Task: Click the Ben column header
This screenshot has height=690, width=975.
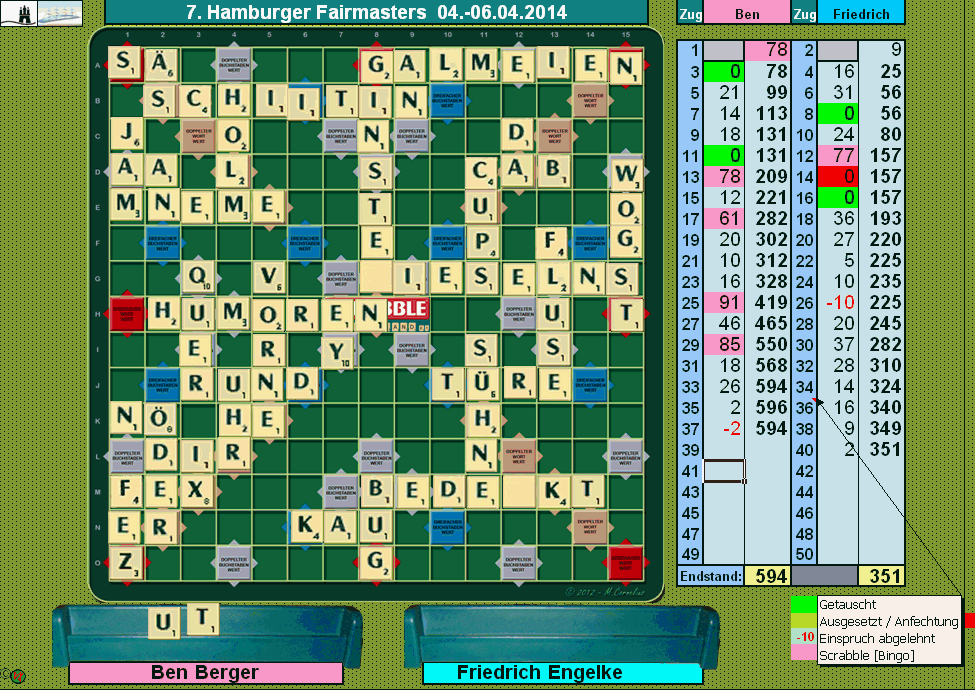Action: tap(746, 13)
